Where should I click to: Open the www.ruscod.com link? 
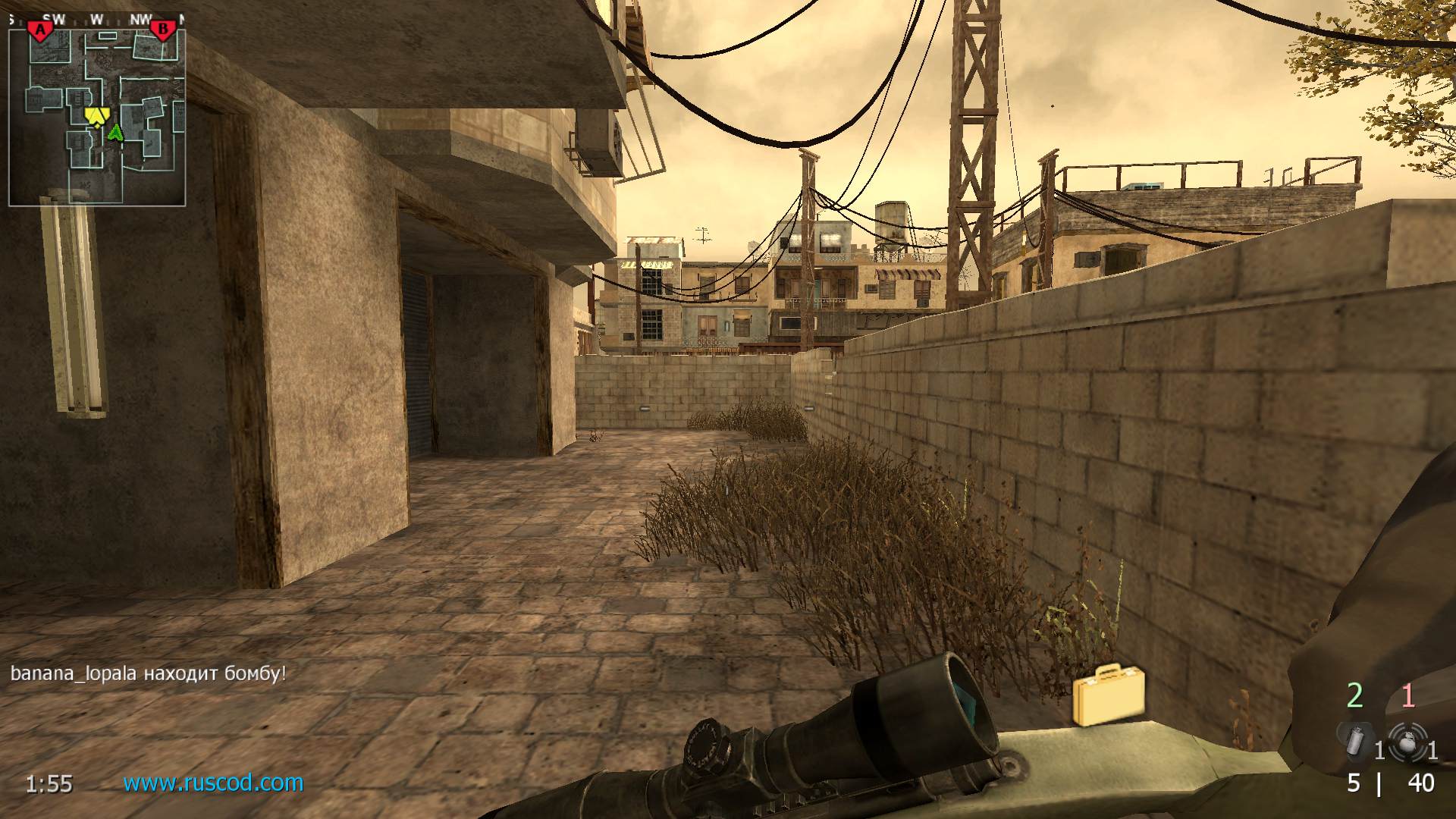tap(213, 783)
